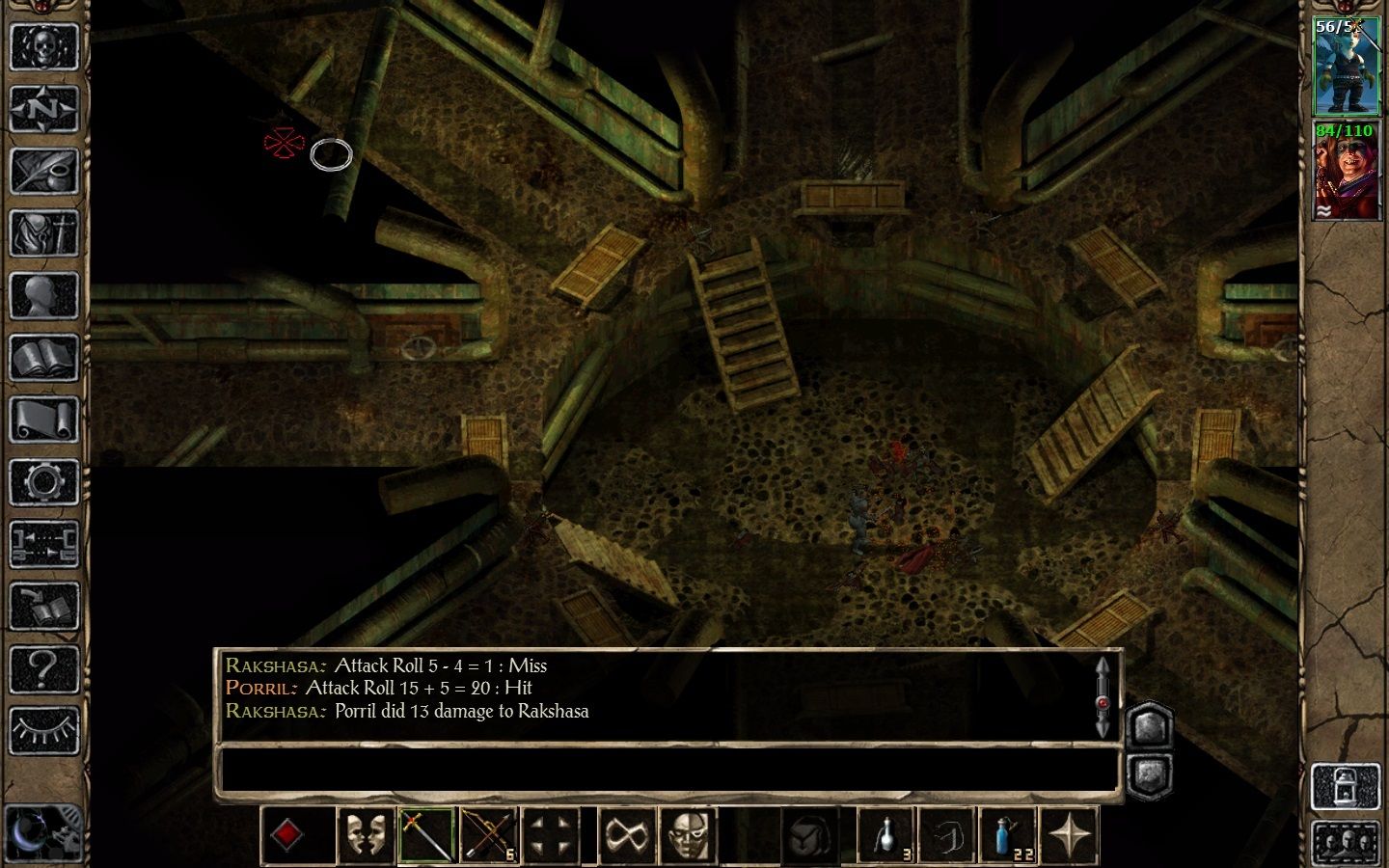Toggle the closed eye sidebar button

[x=43, y=730]
